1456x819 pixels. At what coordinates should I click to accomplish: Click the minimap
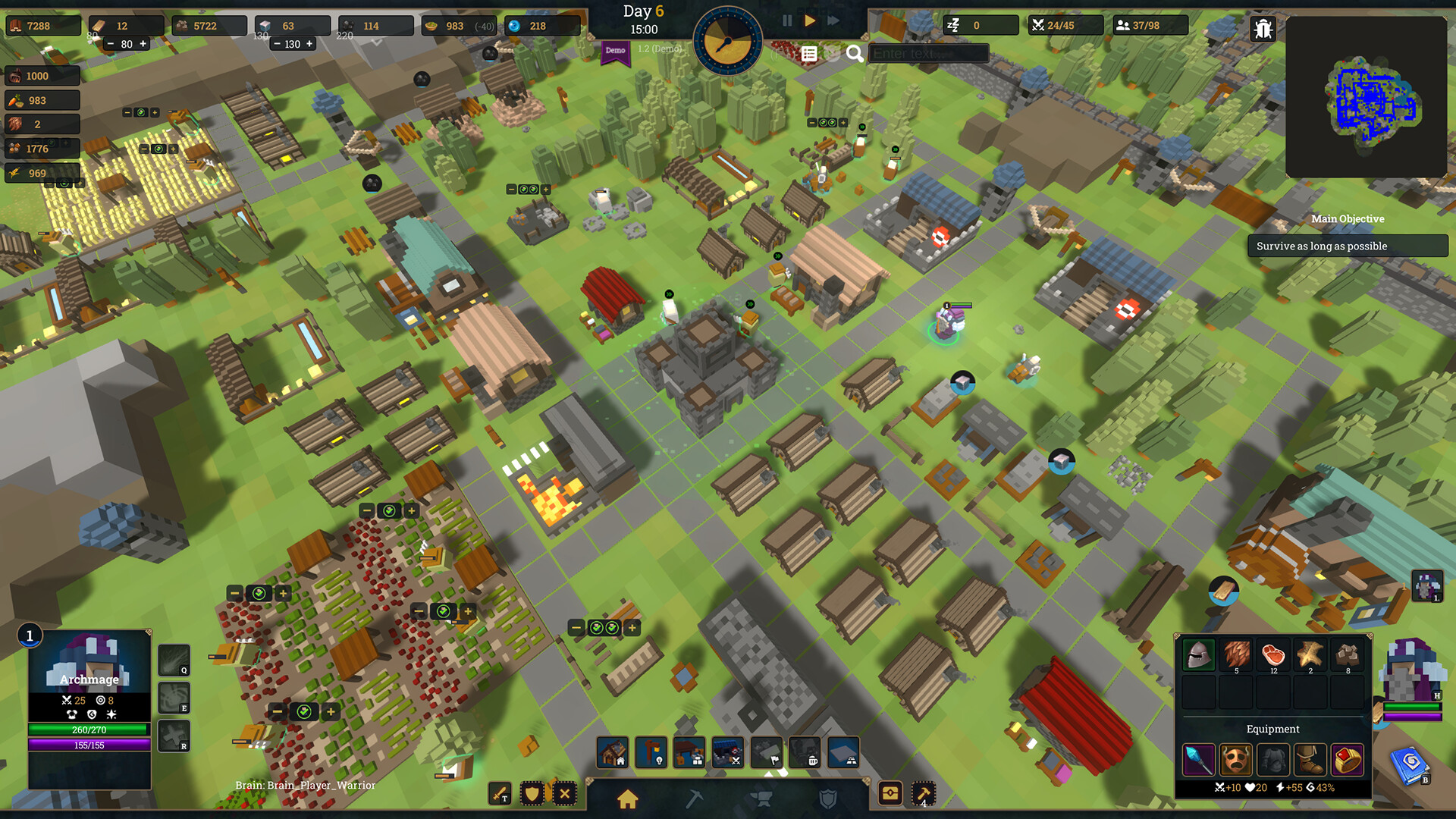(1367, 97)
